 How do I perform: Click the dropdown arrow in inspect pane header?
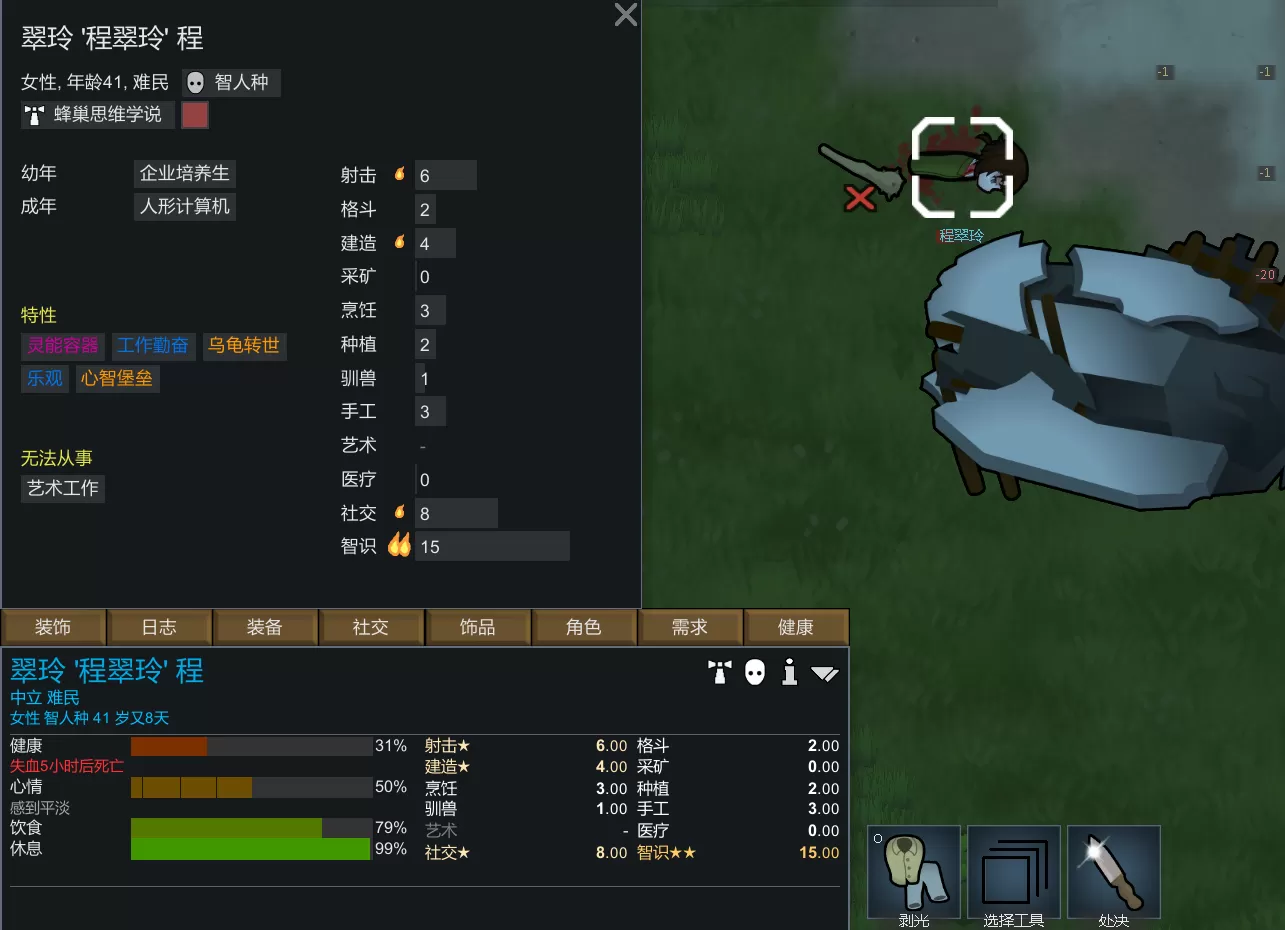coord(824,673)
